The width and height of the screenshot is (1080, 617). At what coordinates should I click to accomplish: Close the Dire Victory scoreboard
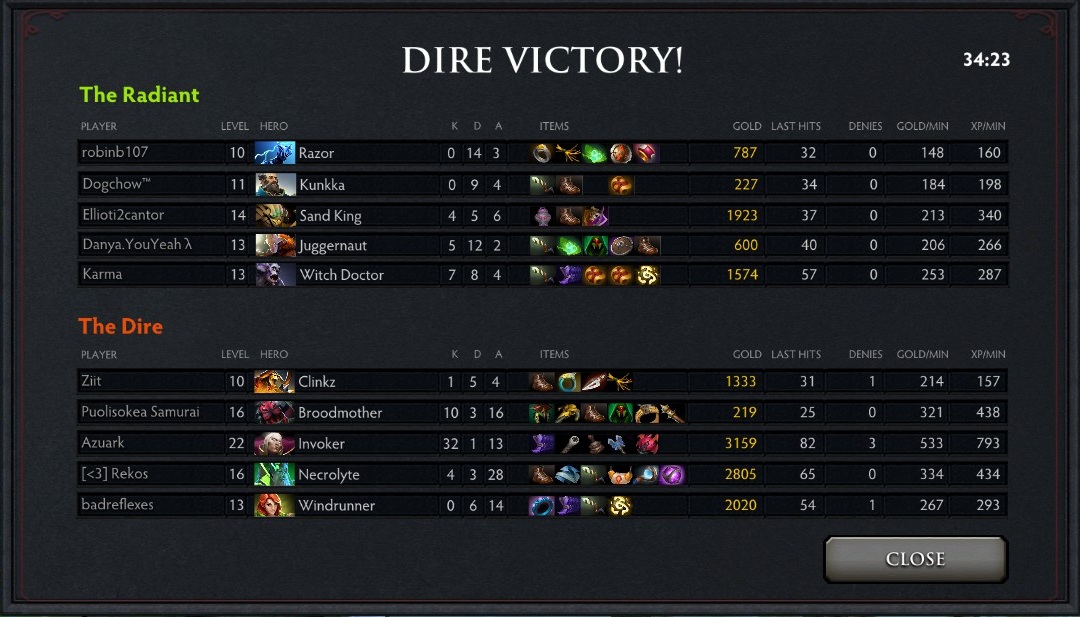[x=915, y=559]
